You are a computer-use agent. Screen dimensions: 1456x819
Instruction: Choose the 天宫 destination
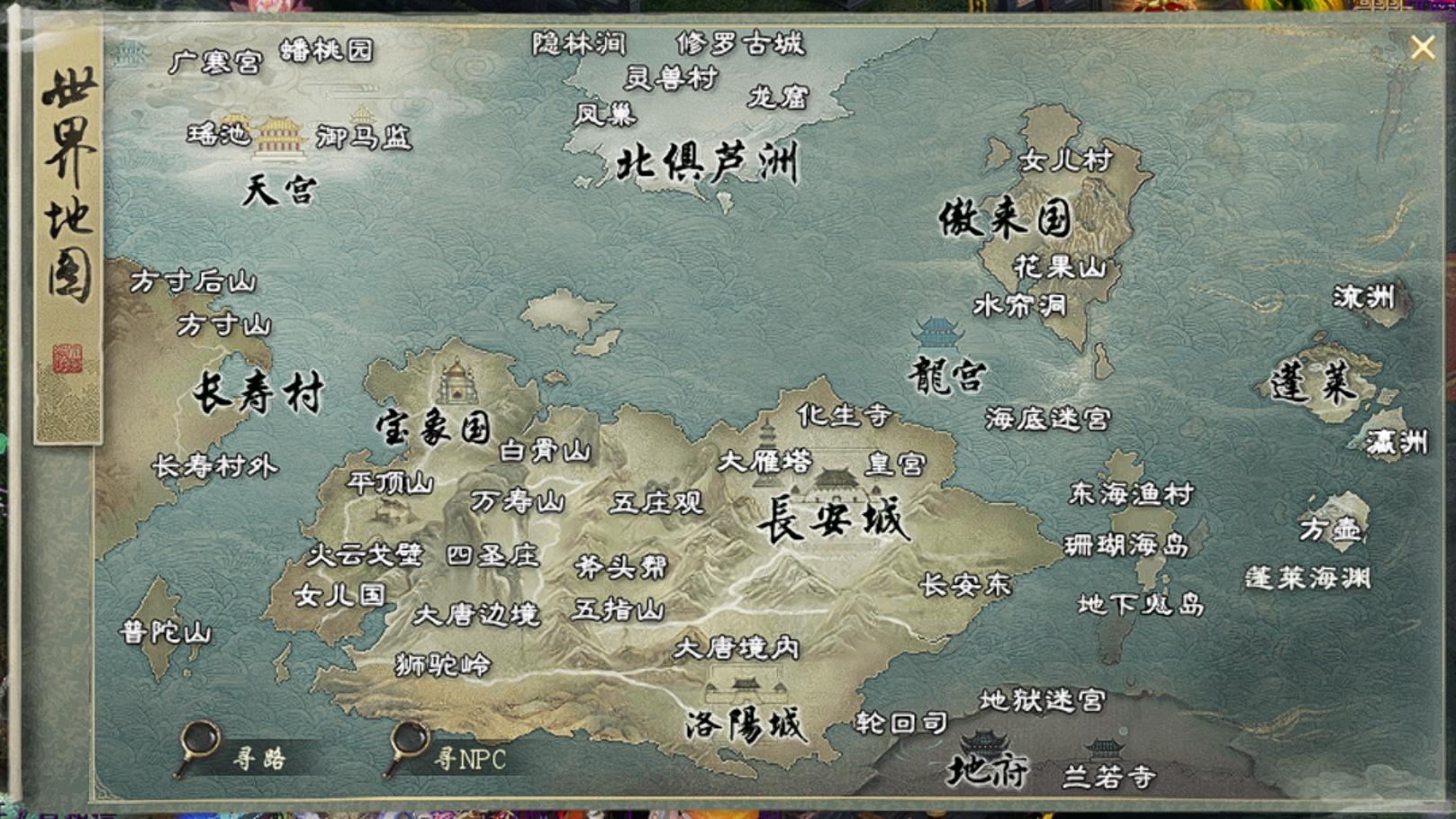tap(279, 190)
